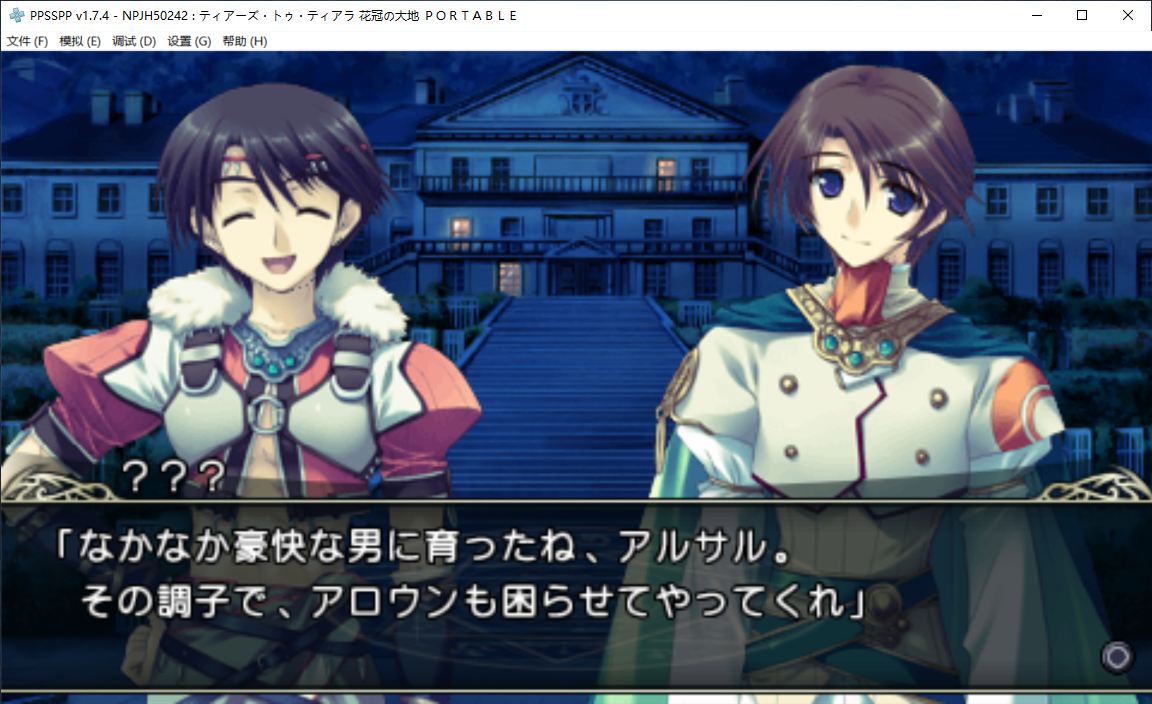The width and height of the screenshot is (1152, 704).
Task: Open the 帮助 (H) menu
Action: [x=244, y=41]
